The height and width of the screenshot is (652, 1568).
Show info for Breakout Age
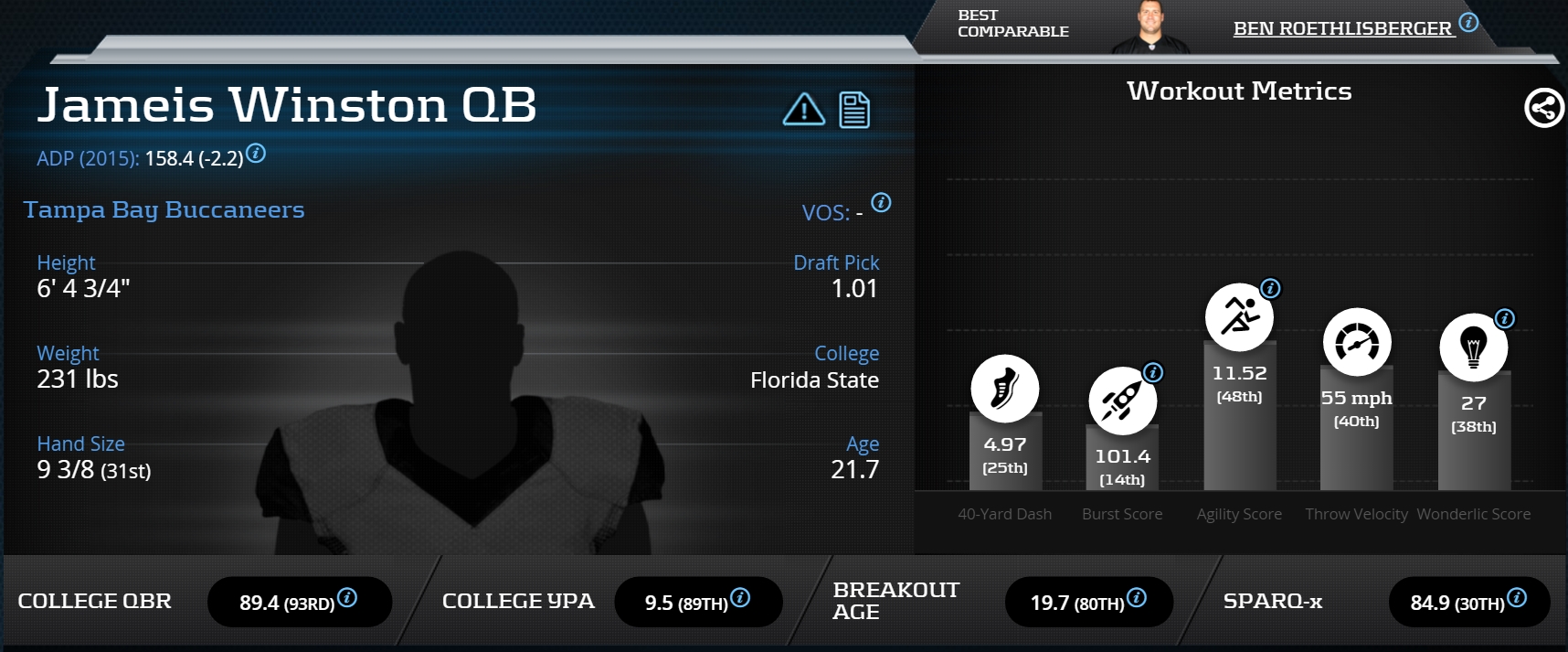[x=1137, y=598]
